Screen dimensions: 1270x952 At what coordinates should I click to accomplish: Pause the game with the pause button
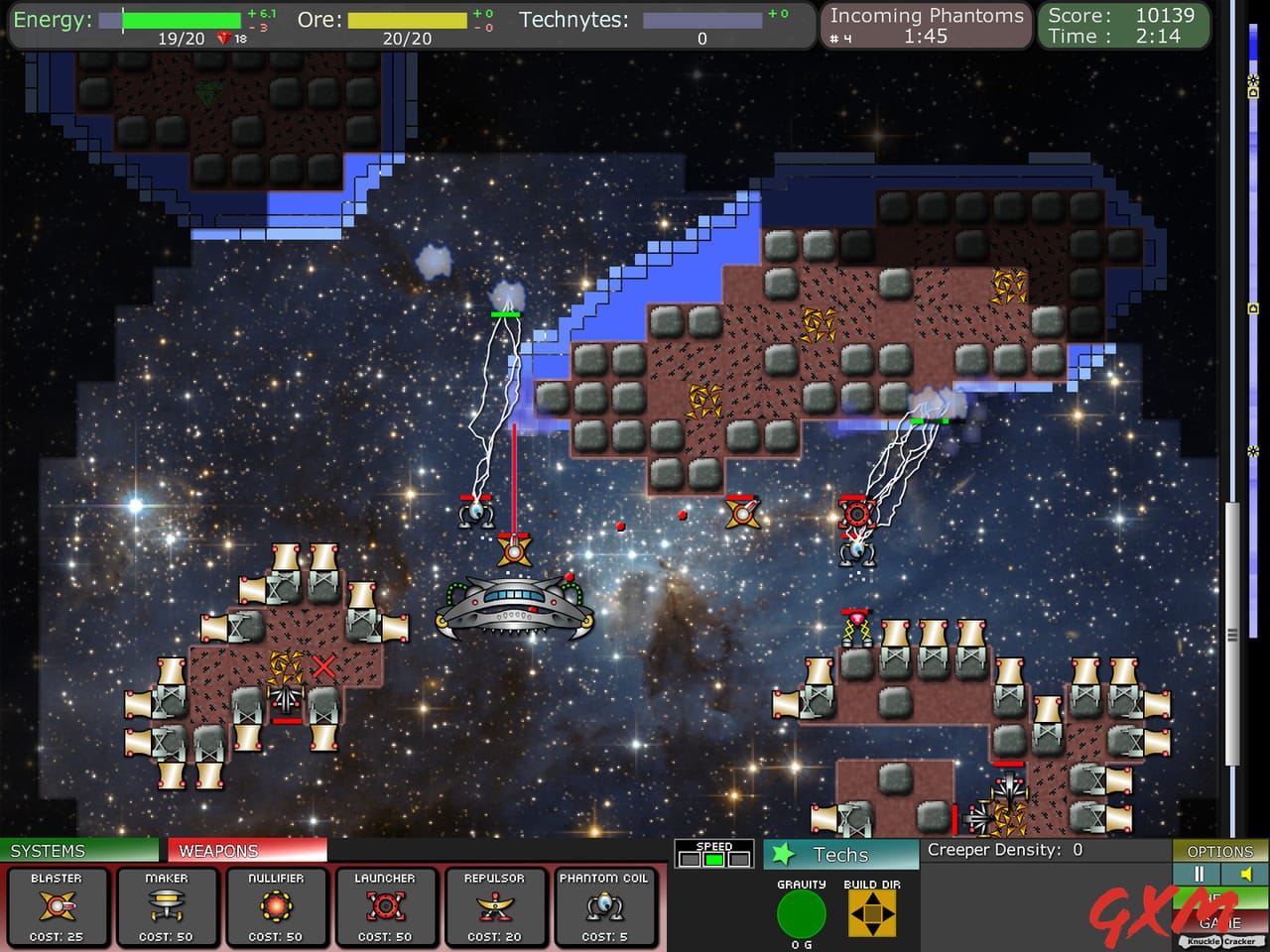click(1199, 874)
